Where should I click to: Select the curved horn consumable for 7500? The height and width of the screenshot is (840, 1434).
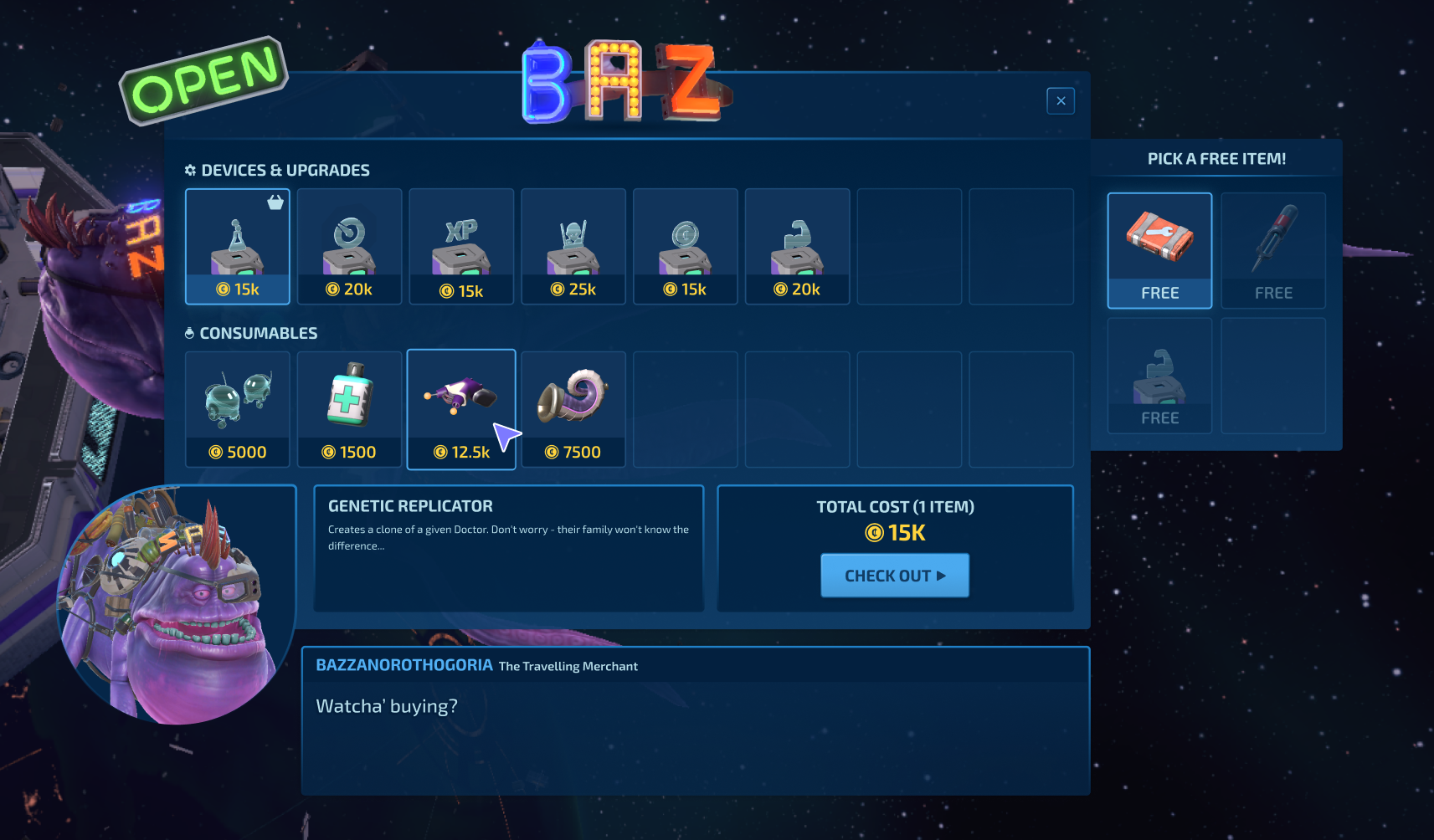click(573, 409)
